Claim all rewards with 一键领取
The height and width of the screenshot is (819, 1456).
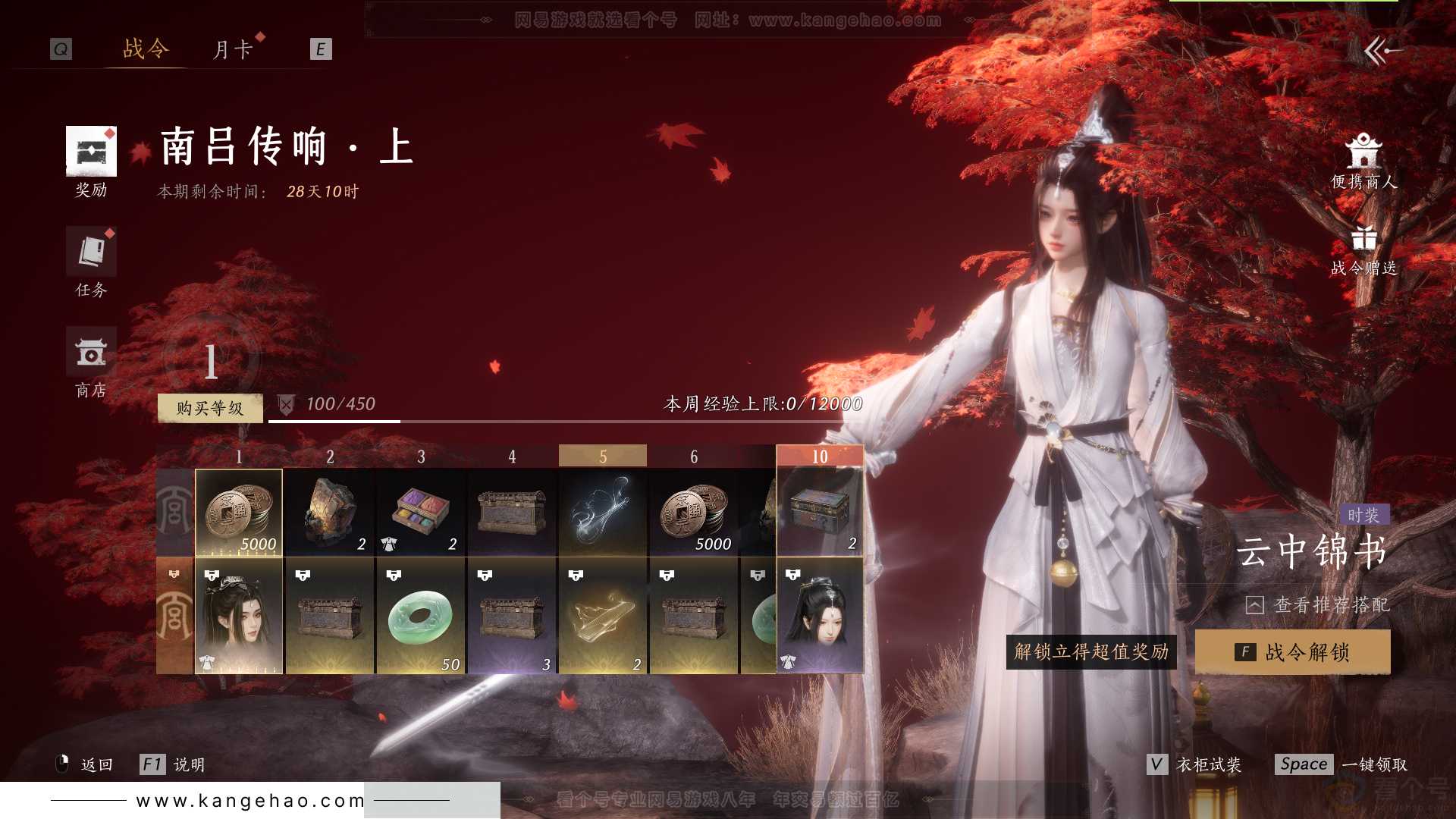tap(1341, 764)
